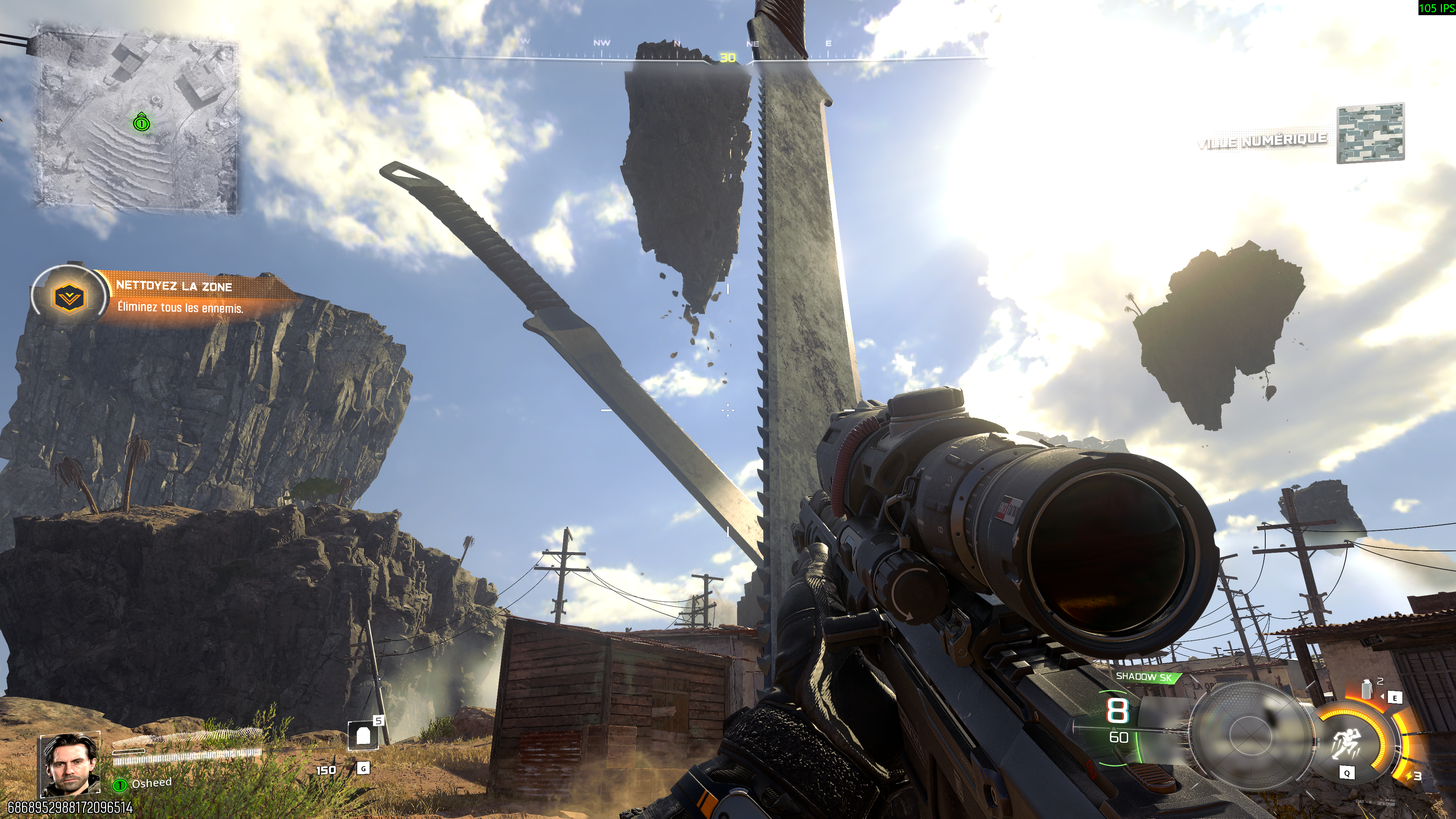Click the Ville Numérique camo thumbnail
This screenshot has height=819, width=1456.
(x=1370, y=133)
